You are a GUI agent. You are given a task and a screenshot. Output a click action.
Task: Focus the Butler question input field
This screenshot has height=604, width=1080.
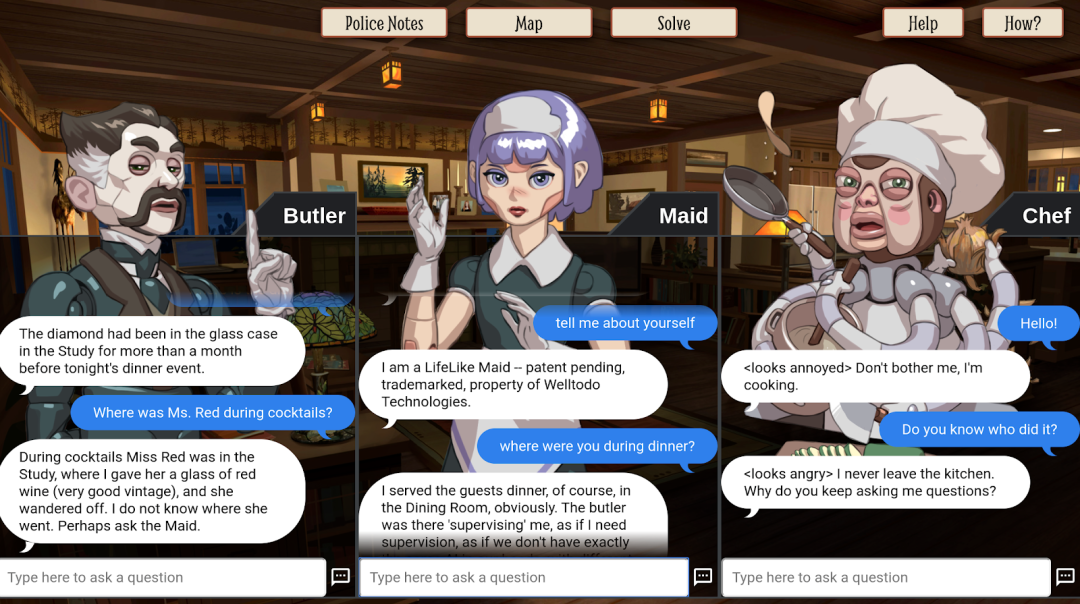163,577
